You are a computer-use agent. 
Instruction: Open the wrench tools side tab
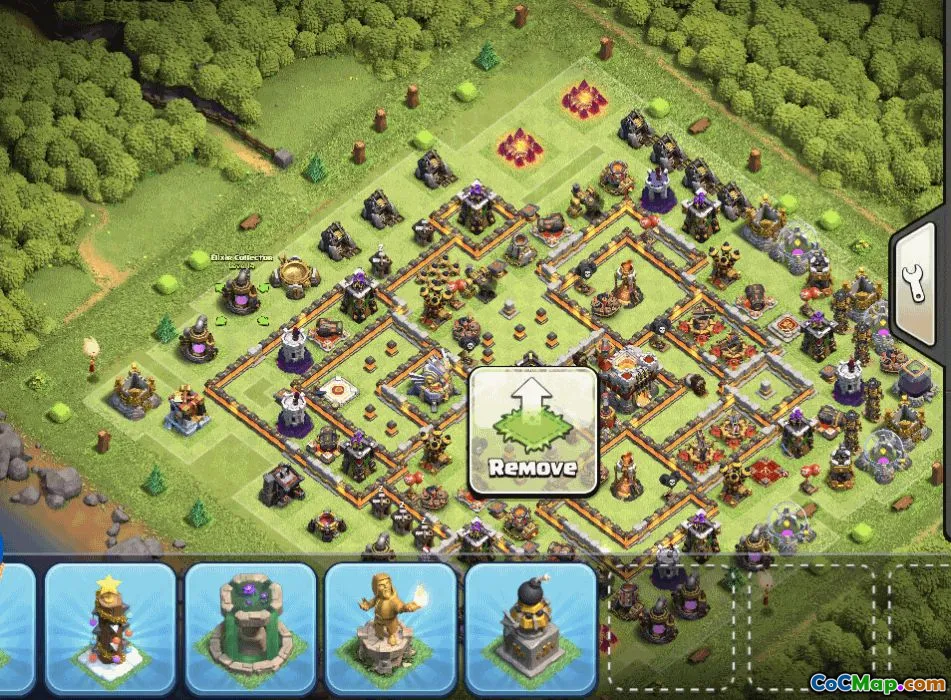(x=919, y=281)
